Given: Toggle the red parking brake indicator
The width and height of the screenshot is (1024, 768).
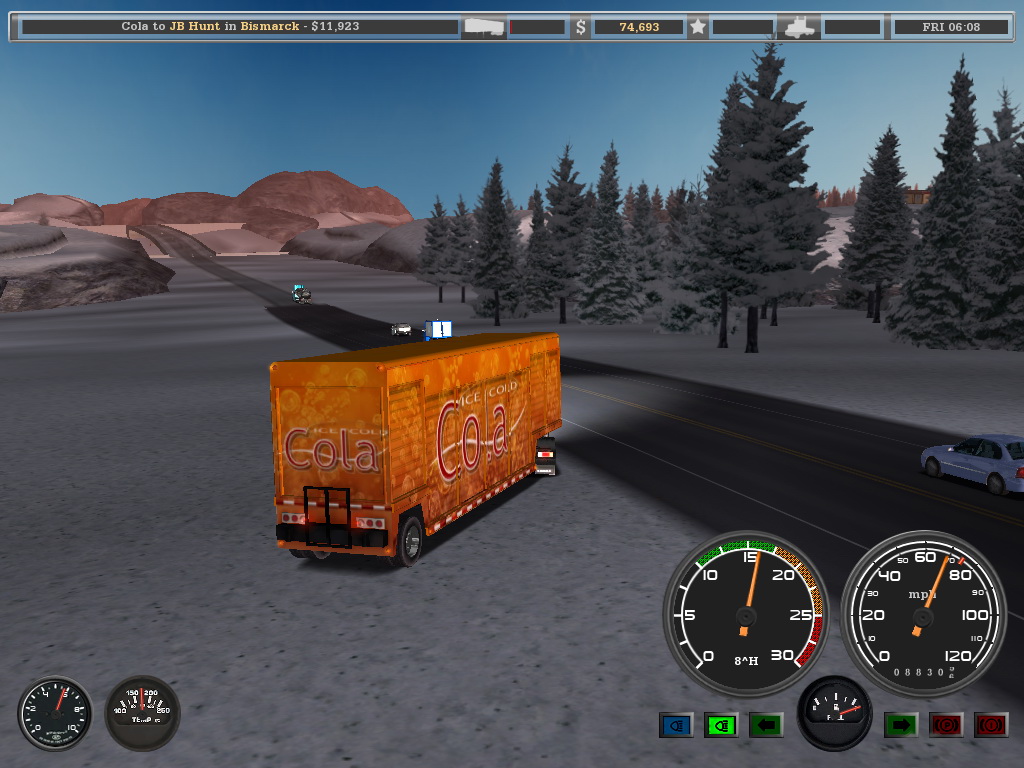Looking at the screenshot, I should tap(946, 724).
